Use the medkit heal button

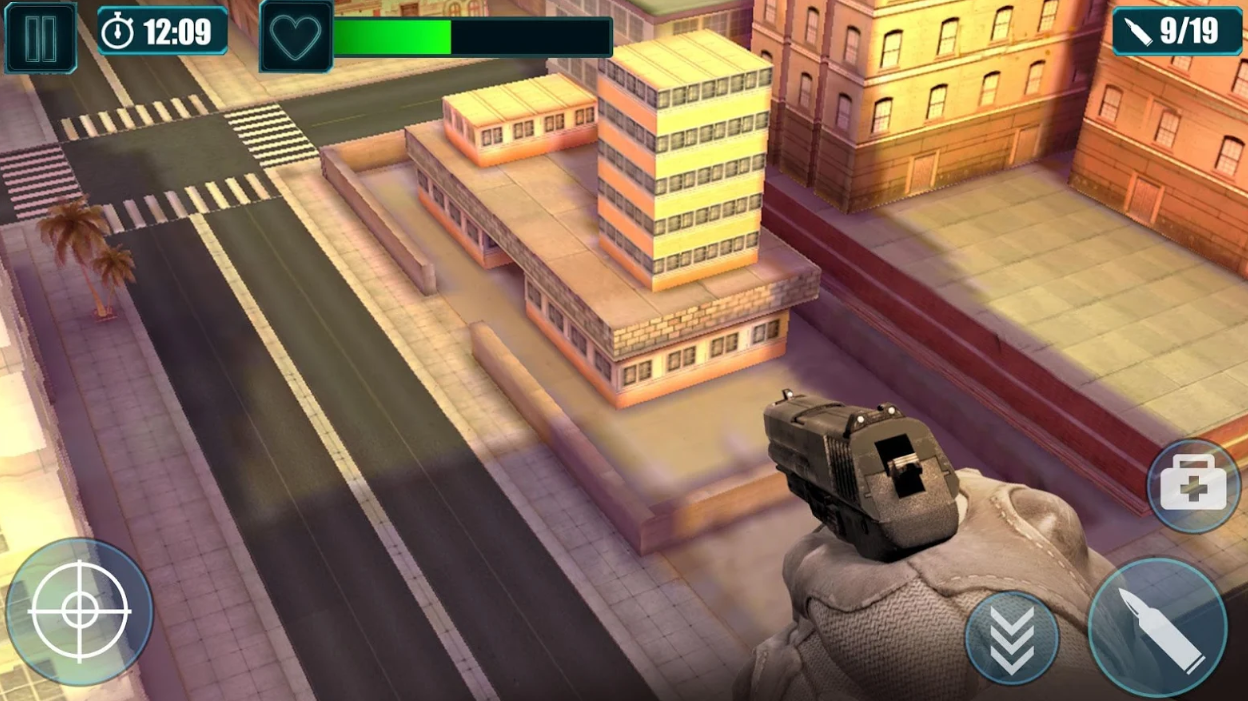click(x=1193, y=487)
